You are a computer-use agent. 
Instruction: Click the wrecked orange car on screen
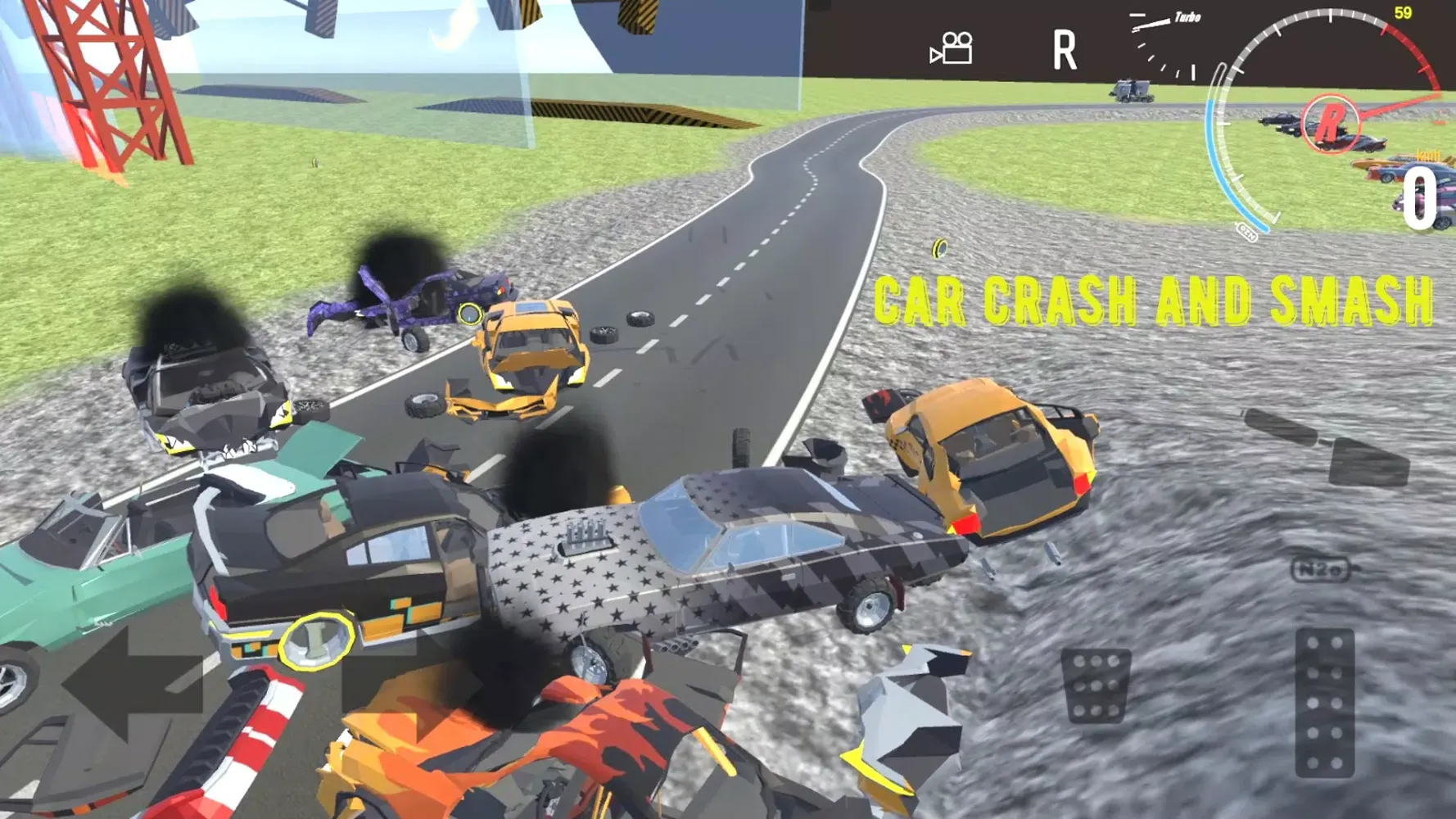[983, 459]
